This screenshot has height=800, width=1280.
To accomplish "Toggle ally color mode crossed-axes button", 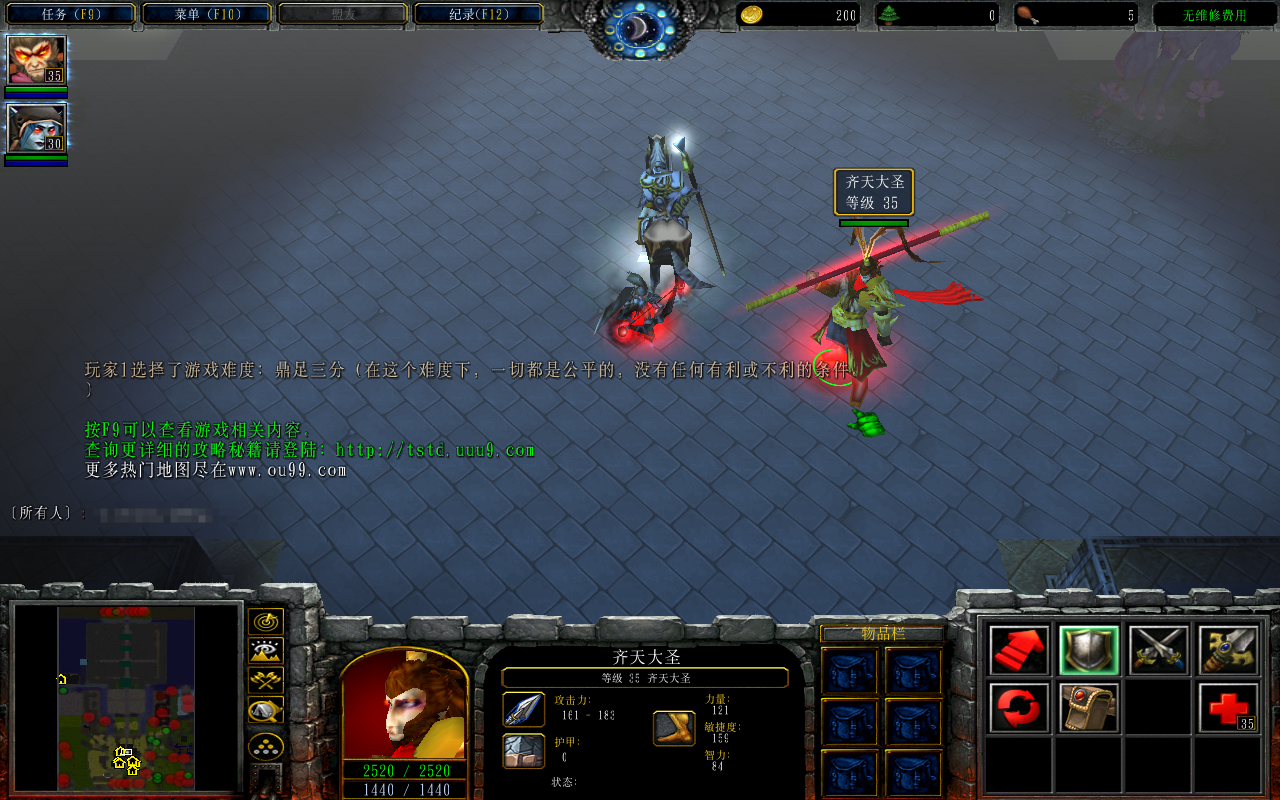I will pos(265,681).
